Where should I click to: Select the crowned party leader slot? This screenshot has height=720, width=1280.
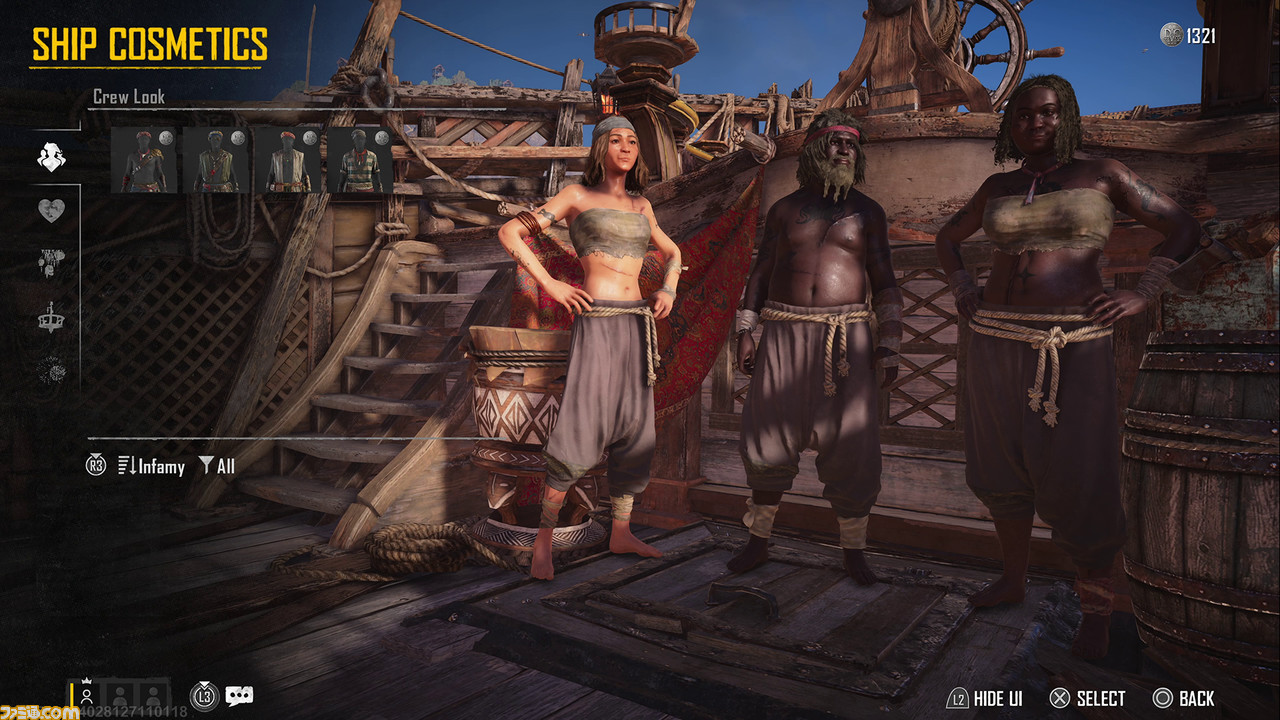pos(87,695)
